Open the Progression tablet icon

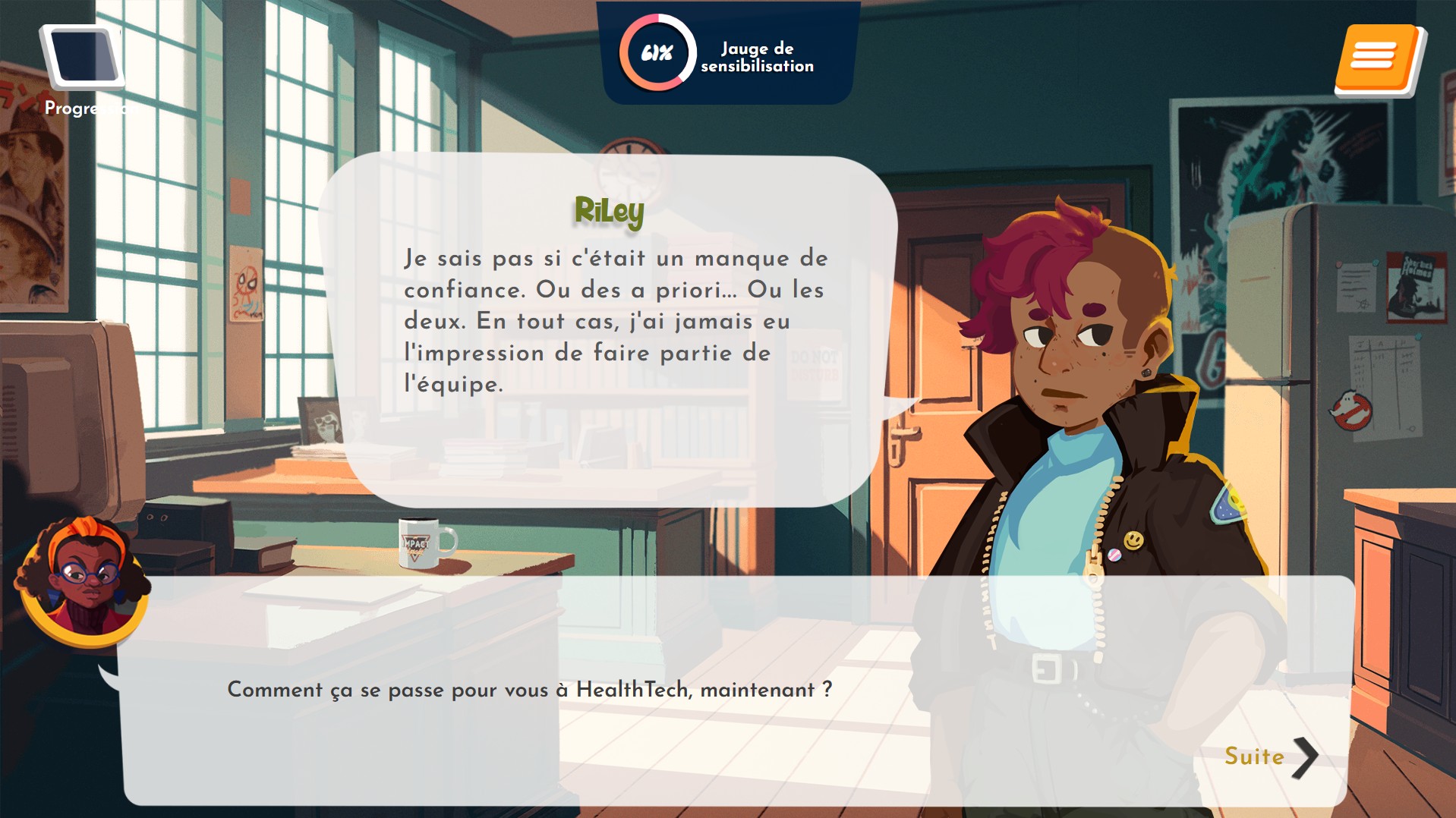coord(83,61)
